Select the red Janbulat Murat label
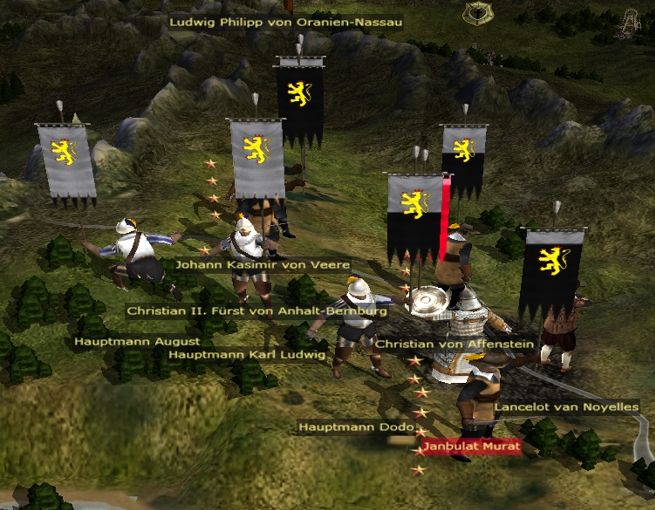 [x=471, y=446]
